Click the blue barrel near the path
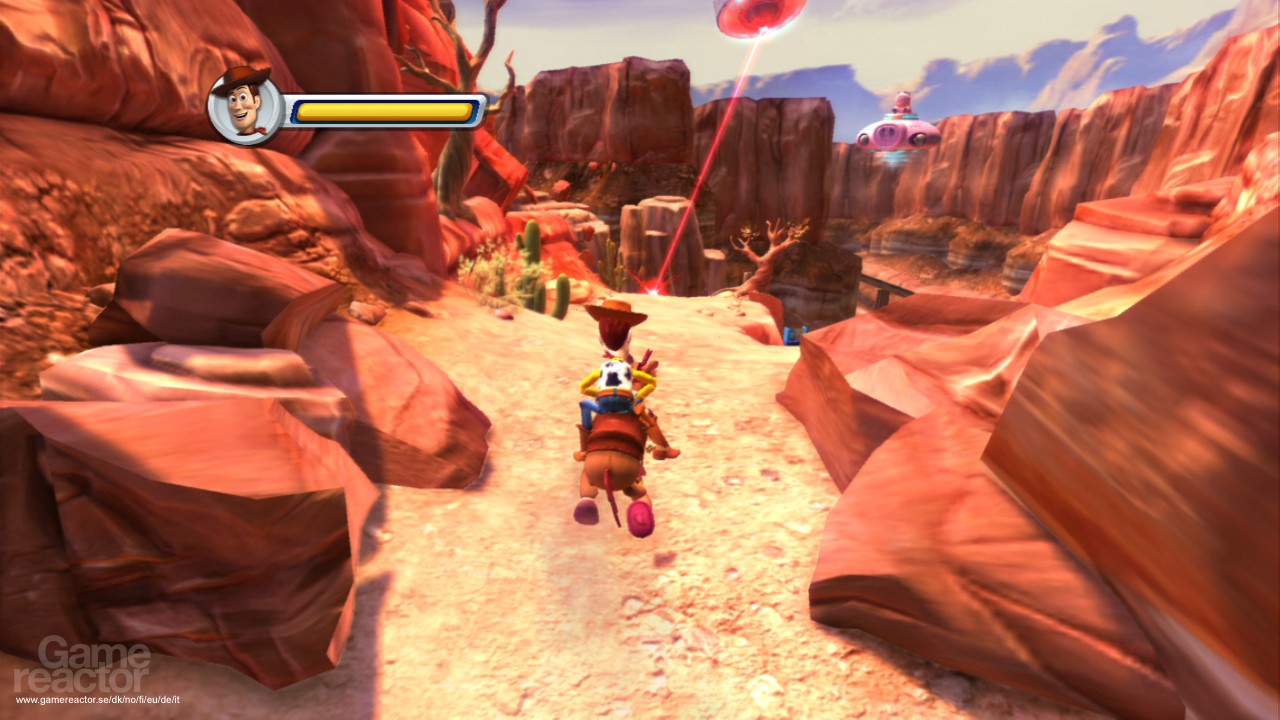Image resolution: width=1280 pixels, height=720 pixels. click(x=793, y=335)
